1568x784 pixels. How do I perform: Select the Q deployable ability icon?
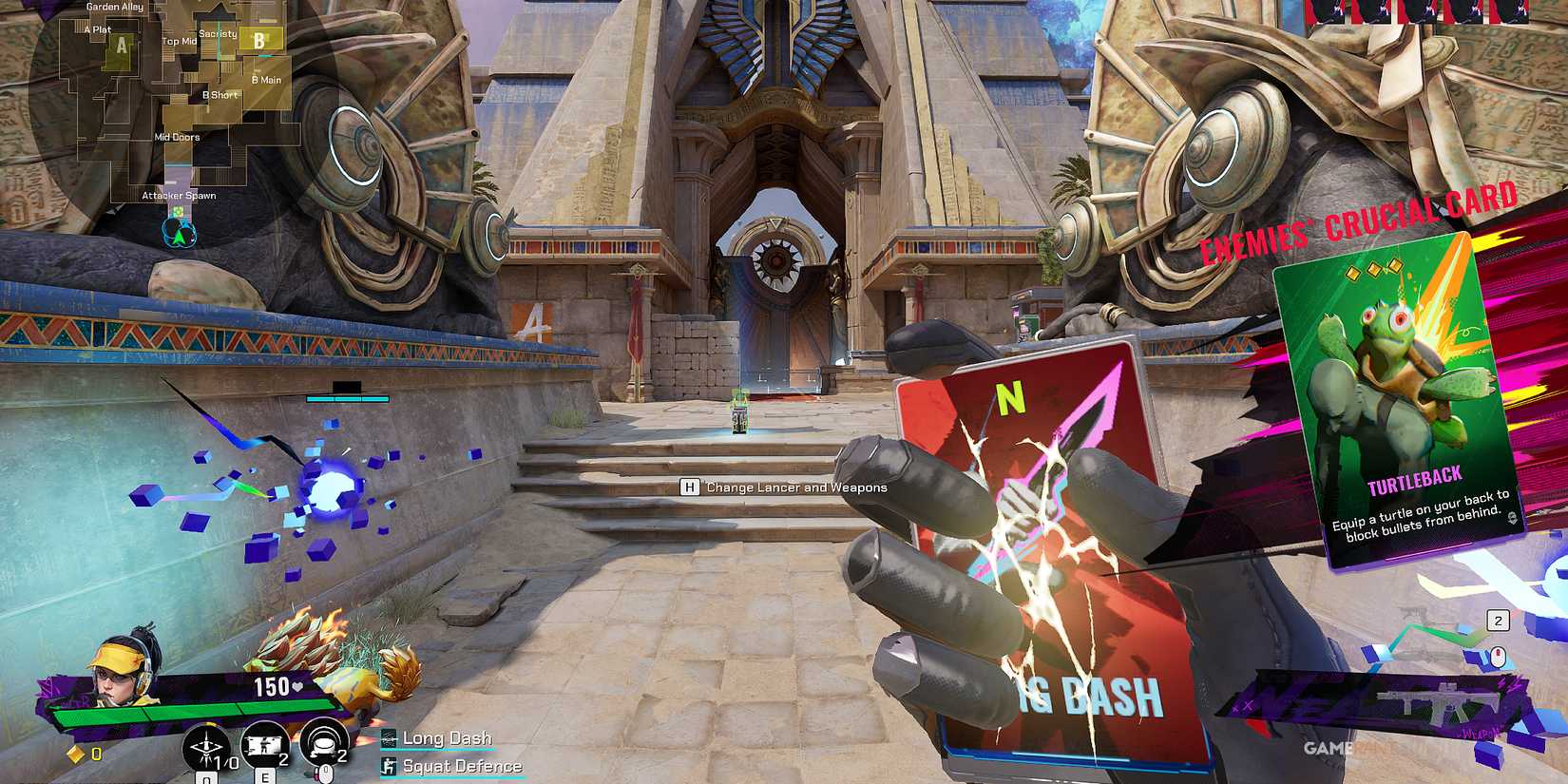tap(206, 748)
